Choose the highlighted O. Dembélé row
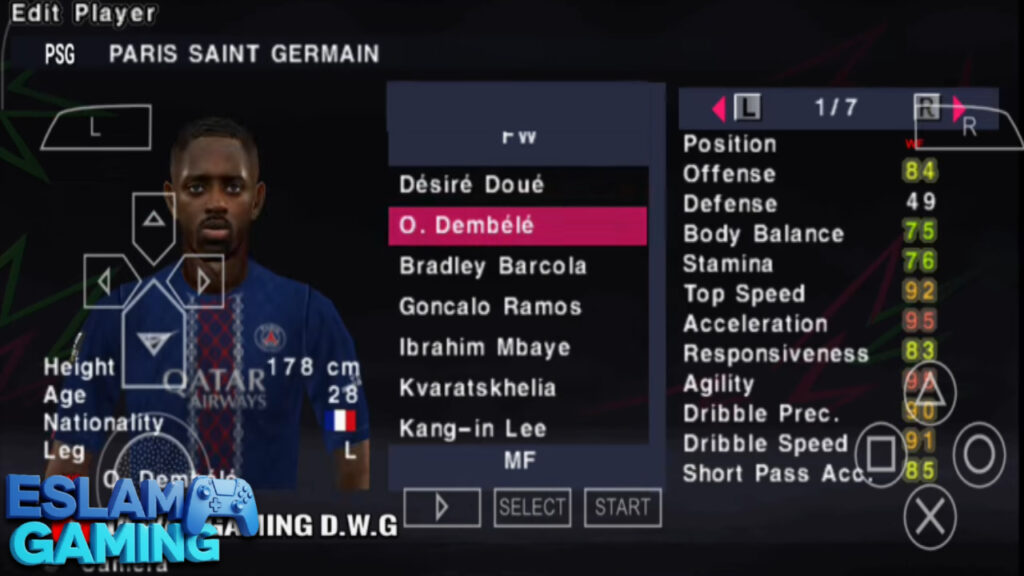Image resolution: width=1024 pixels, height=576 pixels. click(517, 226)
